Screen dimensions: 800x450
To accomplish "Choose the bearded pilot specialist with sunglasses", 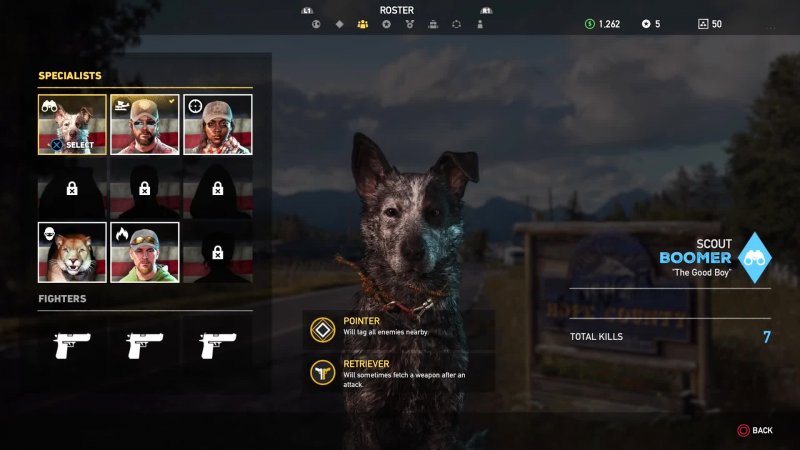I will 145,125.
